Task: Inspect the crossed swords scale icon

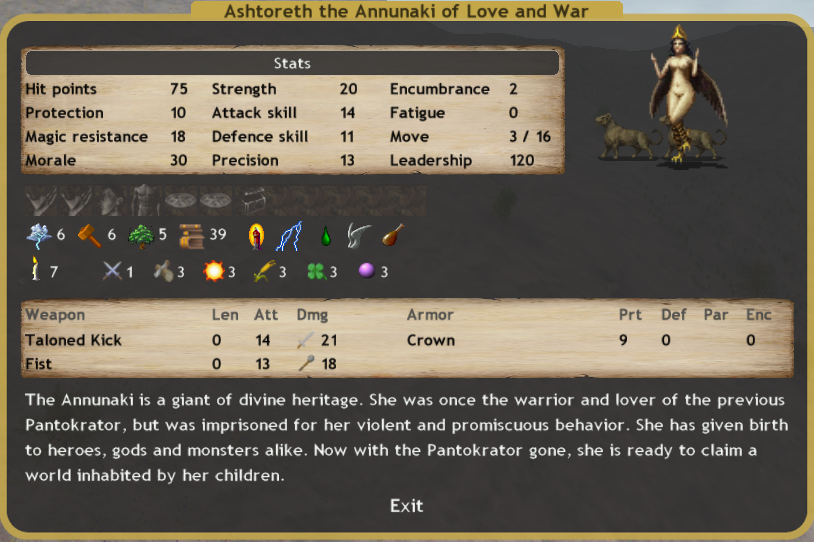Action: (x=112, y=271)
